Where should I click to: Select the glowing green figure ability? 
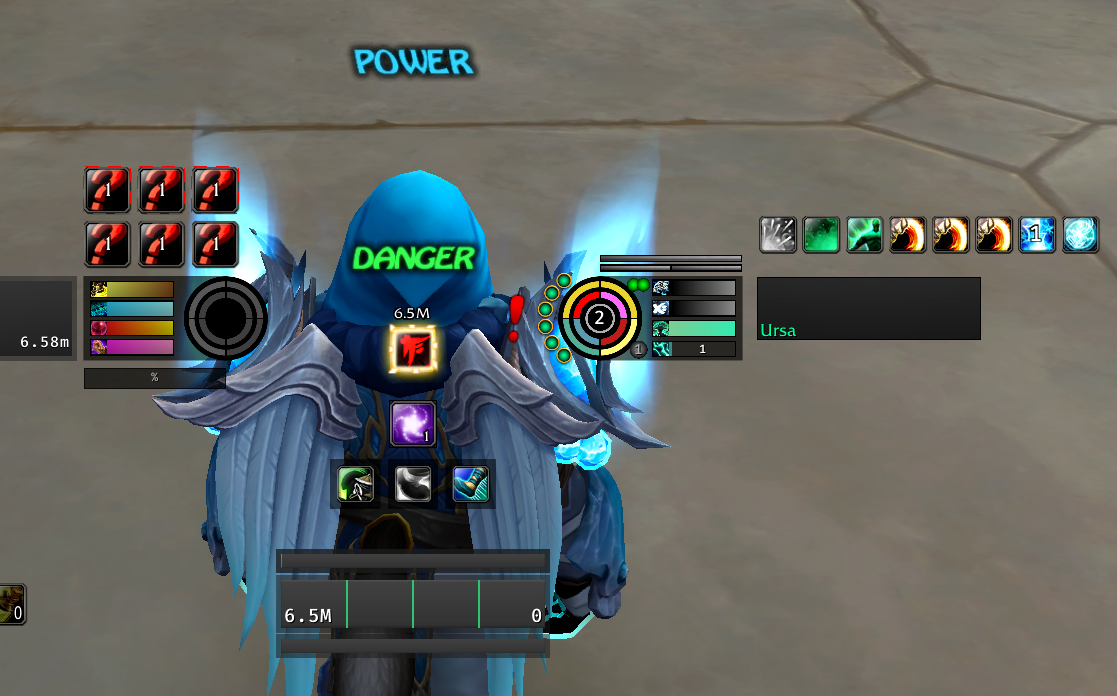click(x=864, y=235)
